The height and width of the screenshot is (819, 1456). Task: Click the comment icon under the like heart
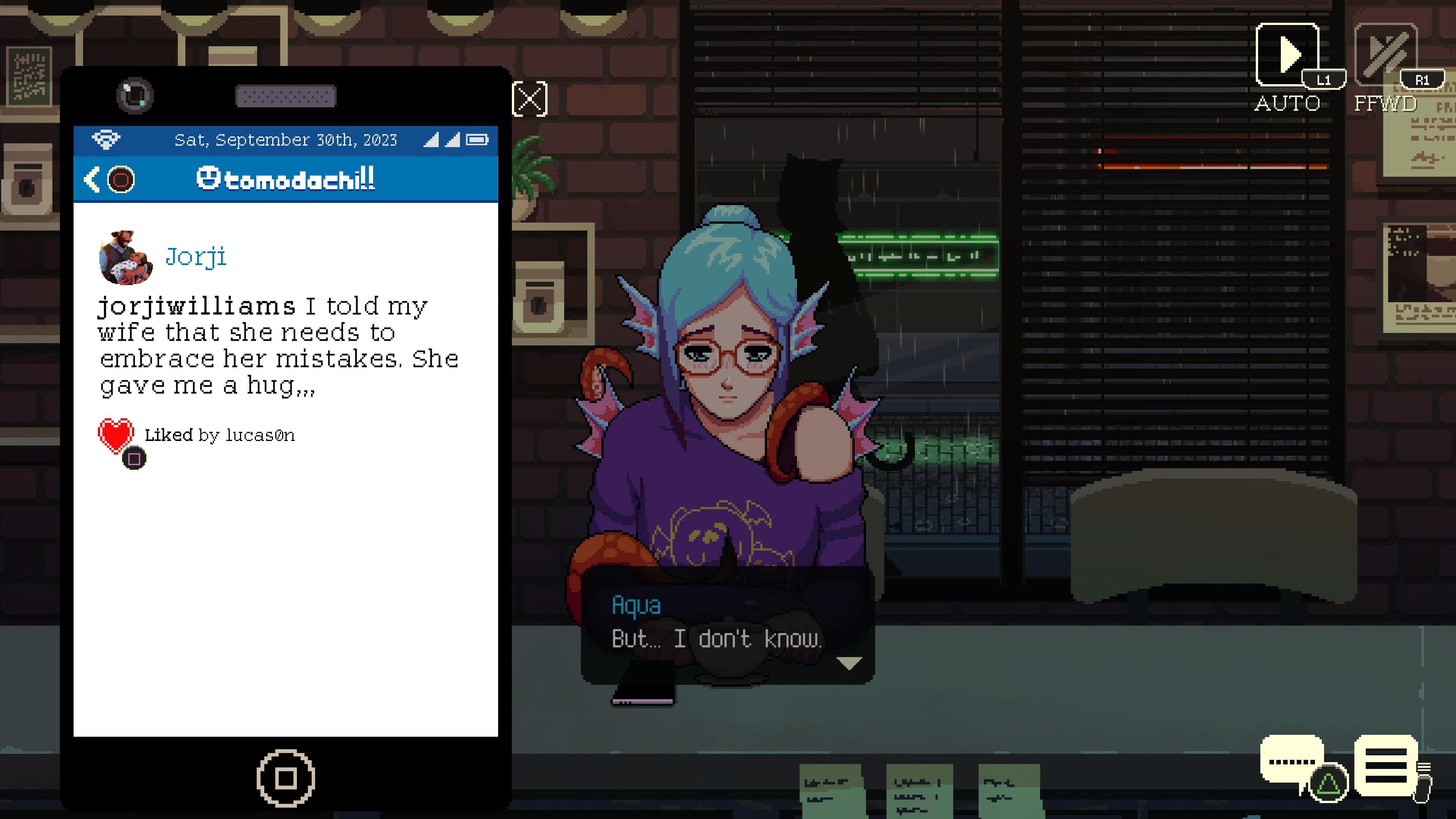[x=133, y=458]
